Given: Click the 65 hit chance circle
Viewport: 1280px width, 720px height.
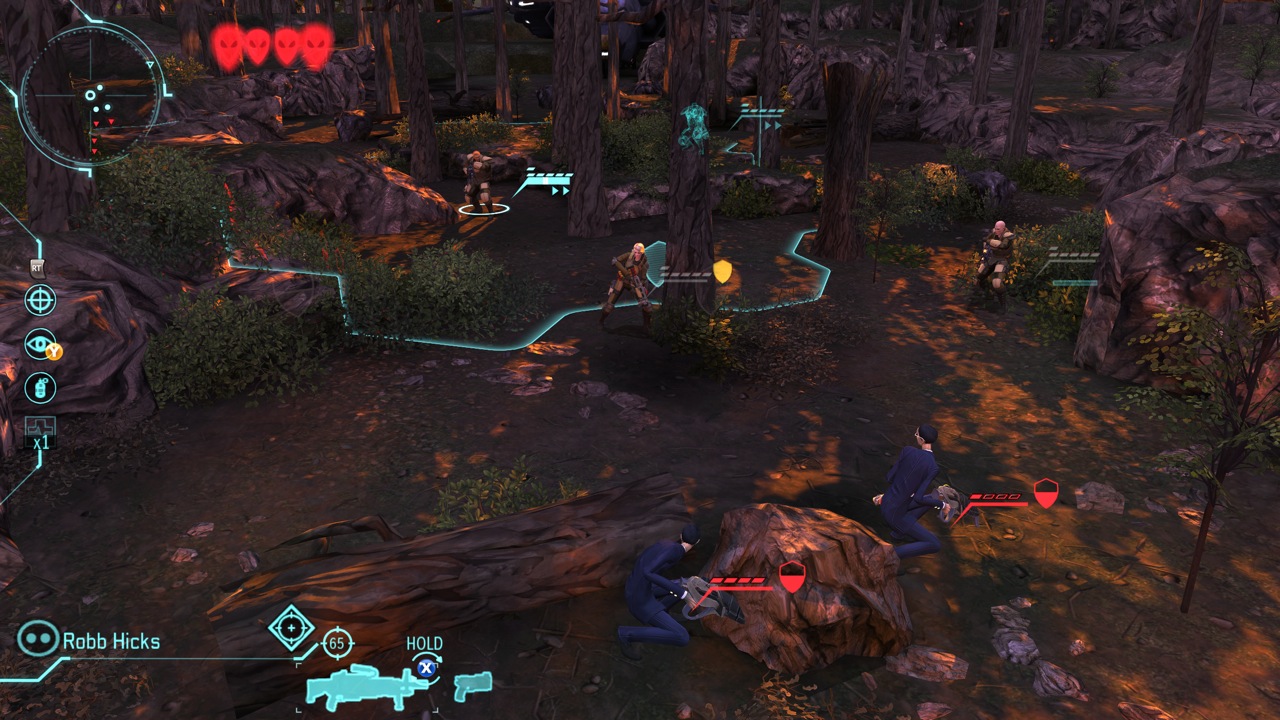Looking at the screenshot, I should click(x=336, y=643).
